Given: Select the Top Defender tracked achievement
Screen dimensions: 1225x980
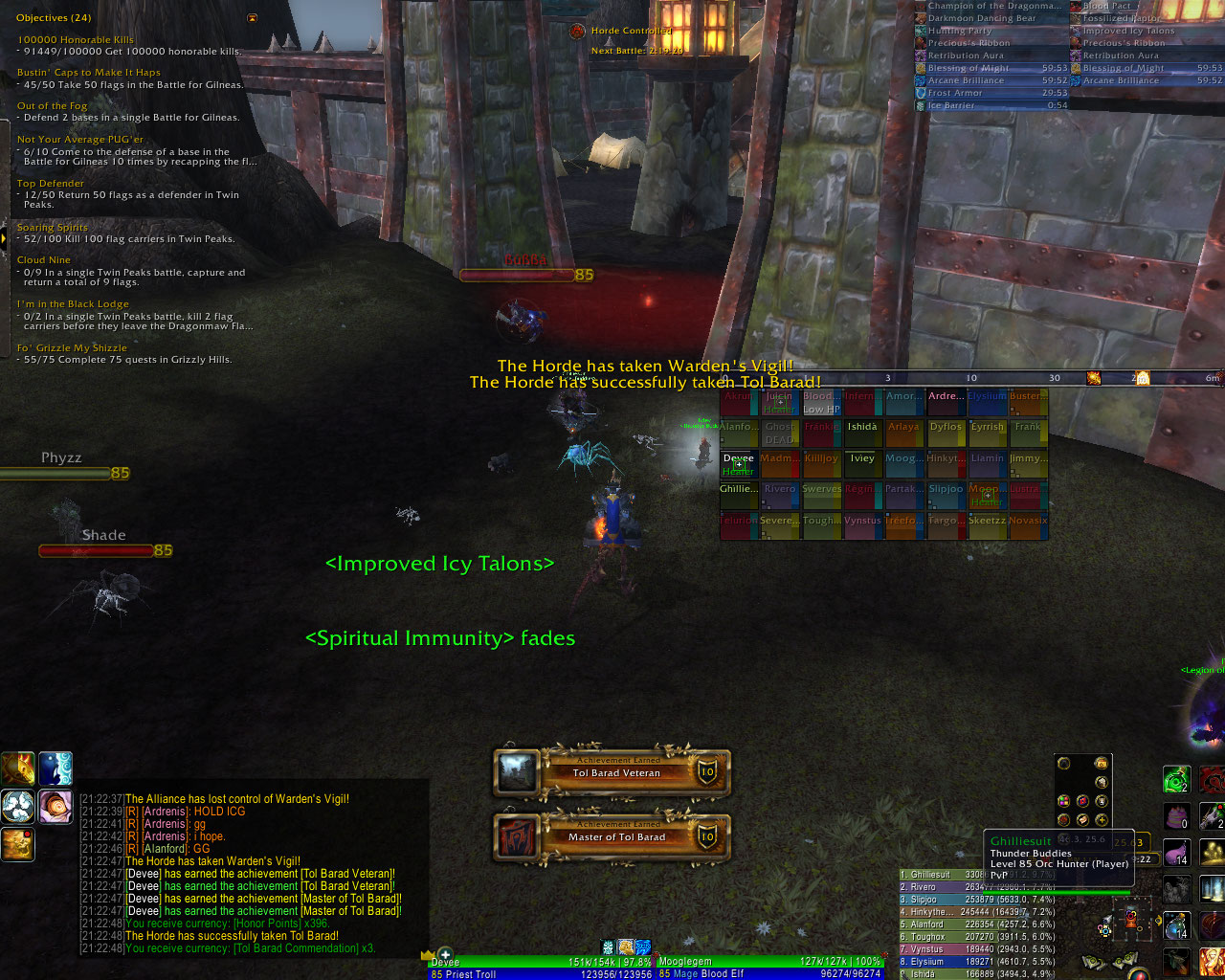Looking at the screenshot, I should click(x=51, y=184).
